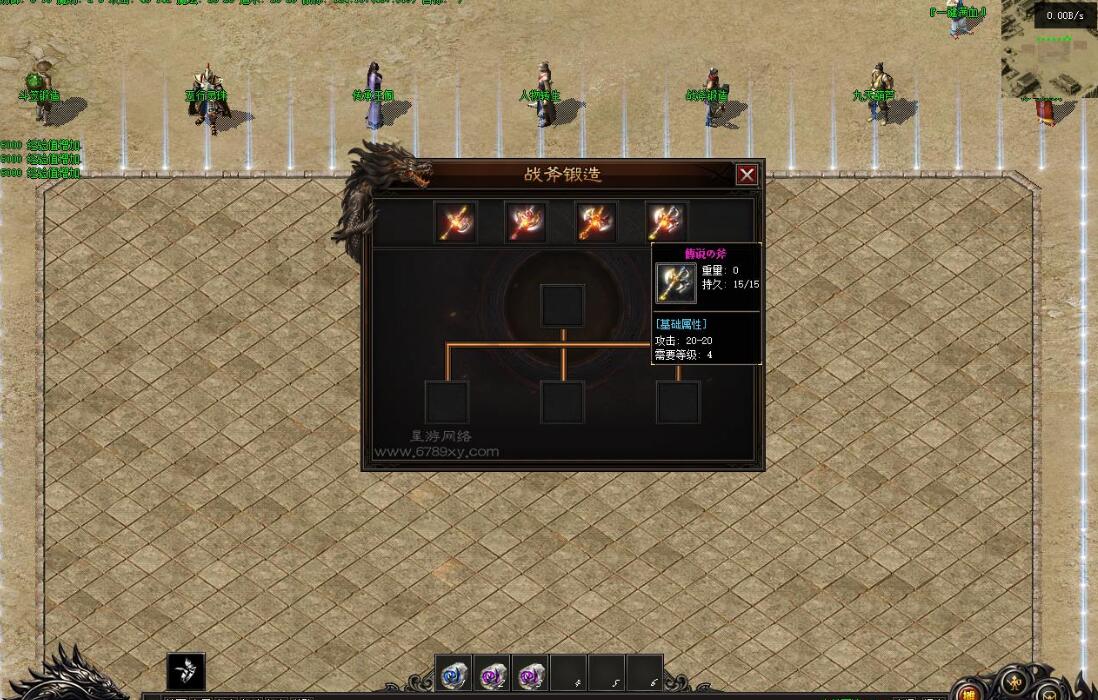This screenshot has width=1098, height=700.
Task: Select the white double-bladed legend axe icon
Action: [665, 222]
